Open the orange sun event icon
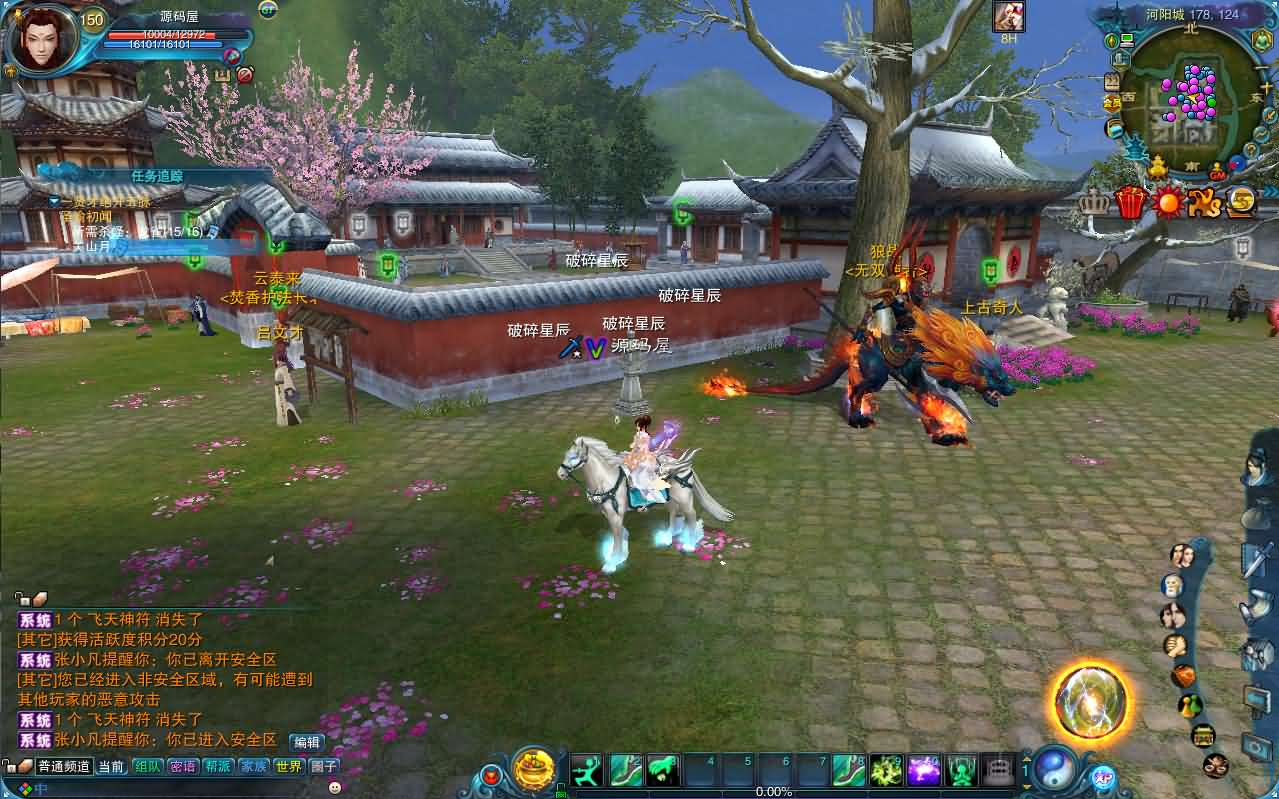Screen dimensions: 1279x799 pos(1167,202)
